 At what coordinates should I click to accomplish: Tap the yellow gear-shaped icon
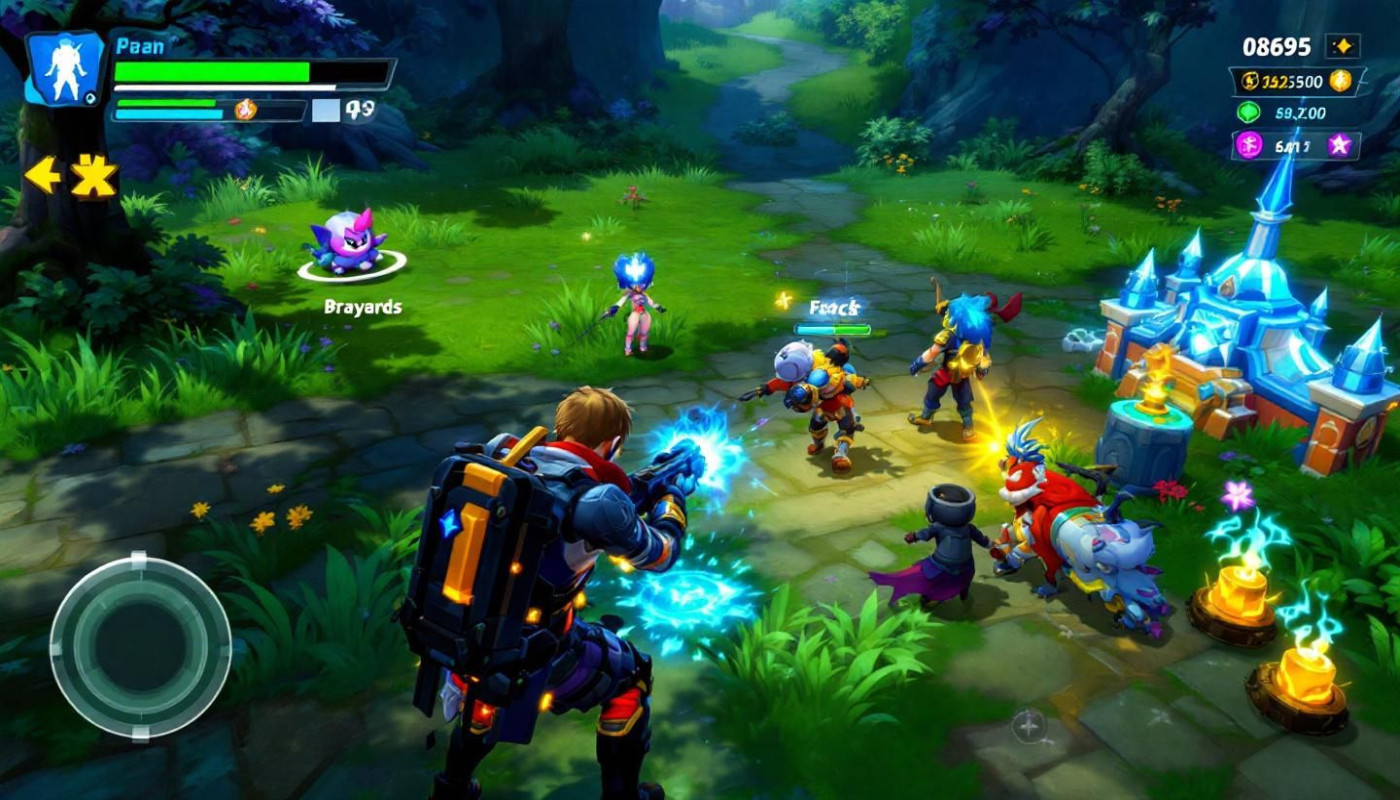coord(93,176)
